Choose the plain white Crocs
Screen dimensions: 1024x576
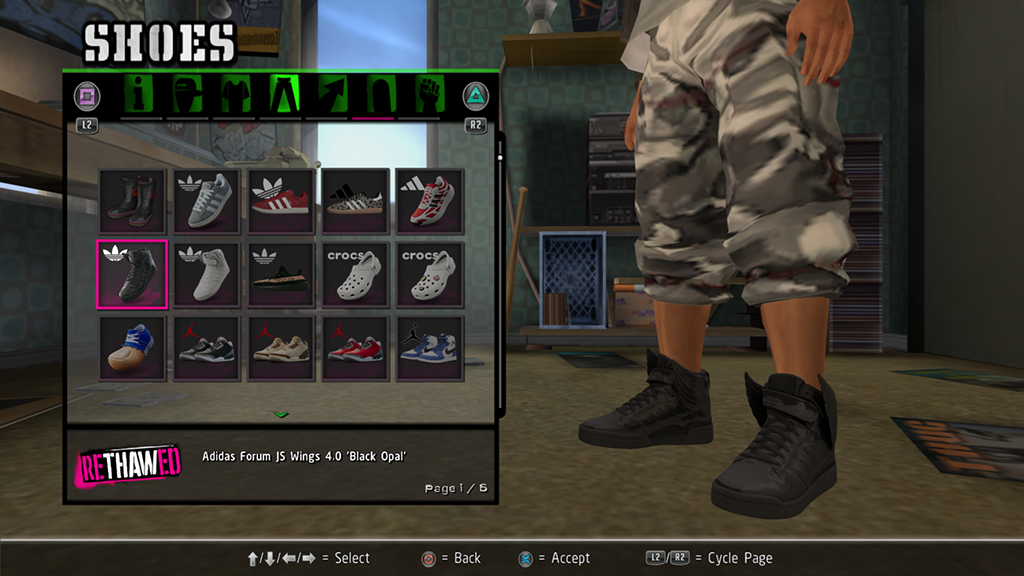pos(355,274)
